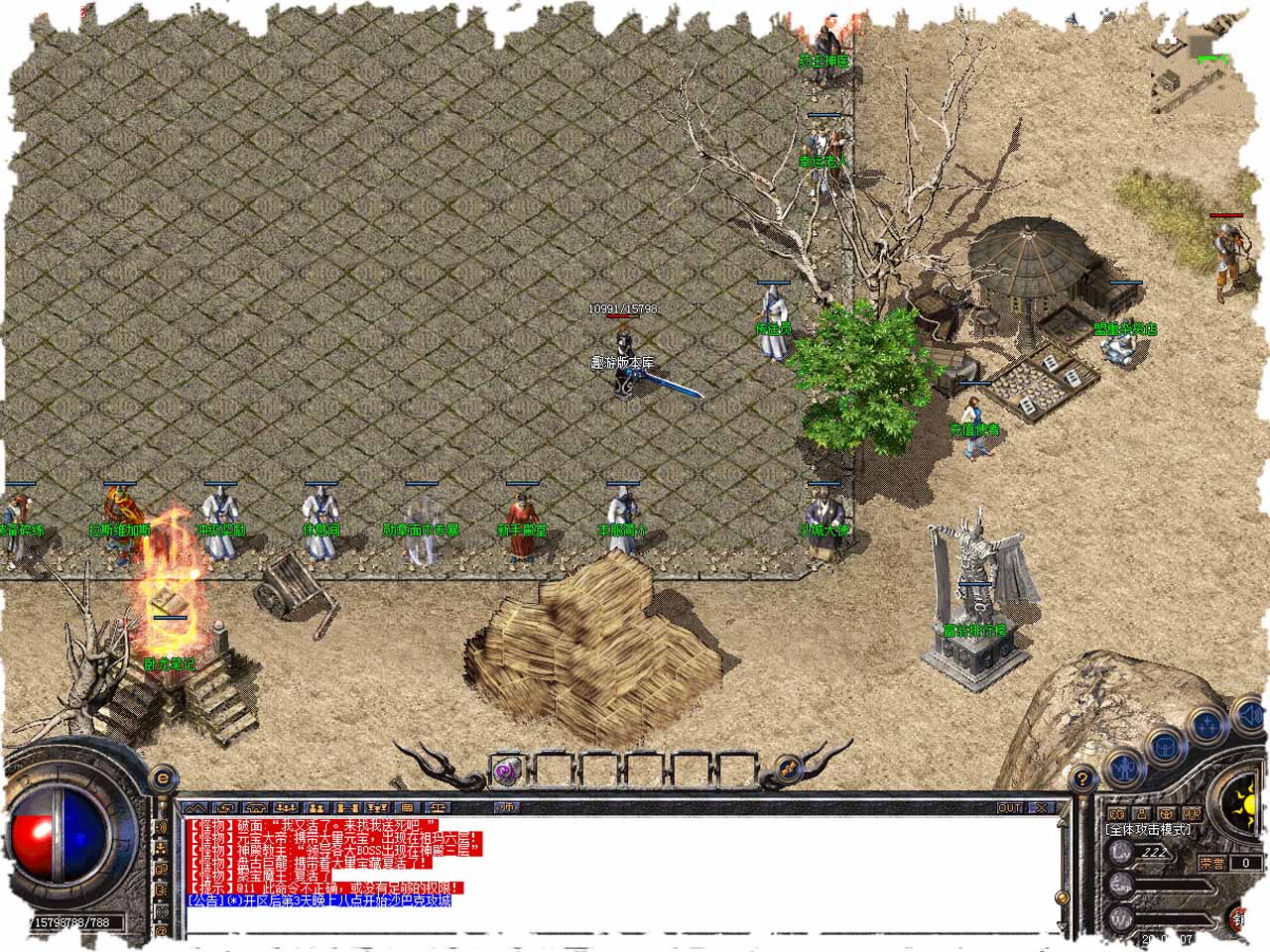Viewport: 1270px width, 952px height.
Task: Click the @ icon left of chat
Action: pyautogui.click(x=162, y=931)
